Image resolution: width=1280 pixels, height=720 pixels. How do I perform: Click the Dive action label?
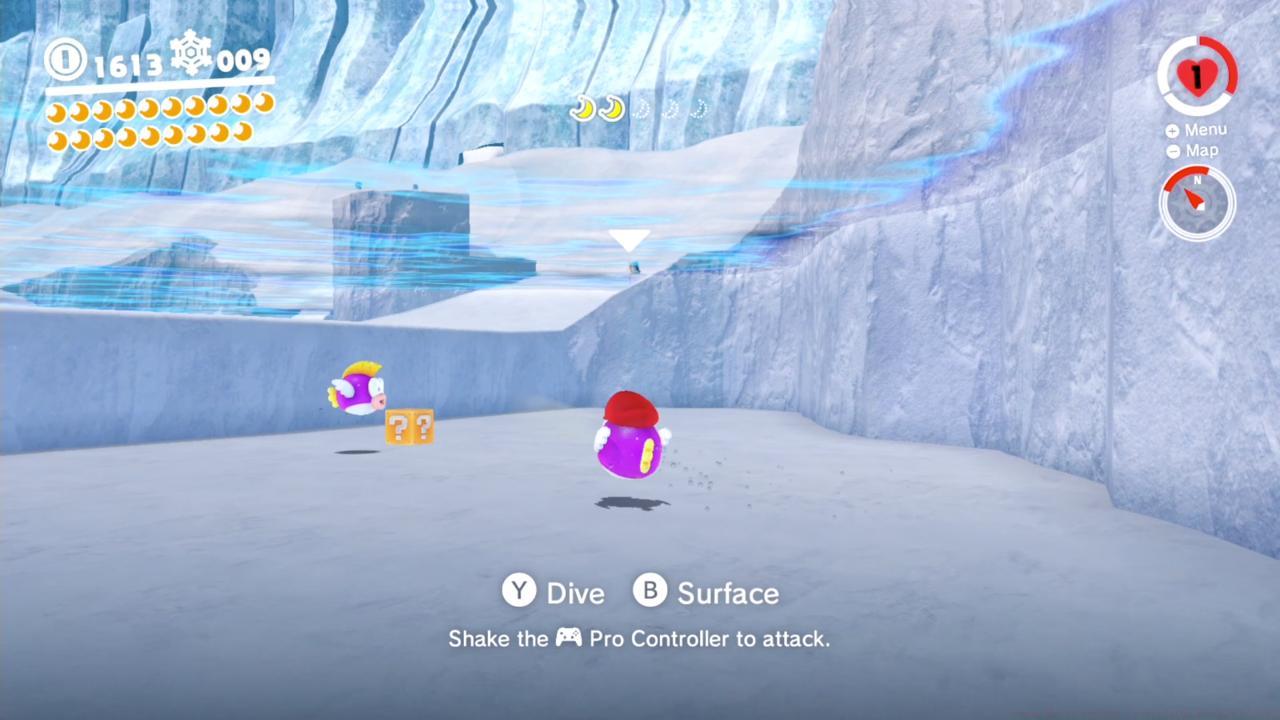[x=575, y=592]
